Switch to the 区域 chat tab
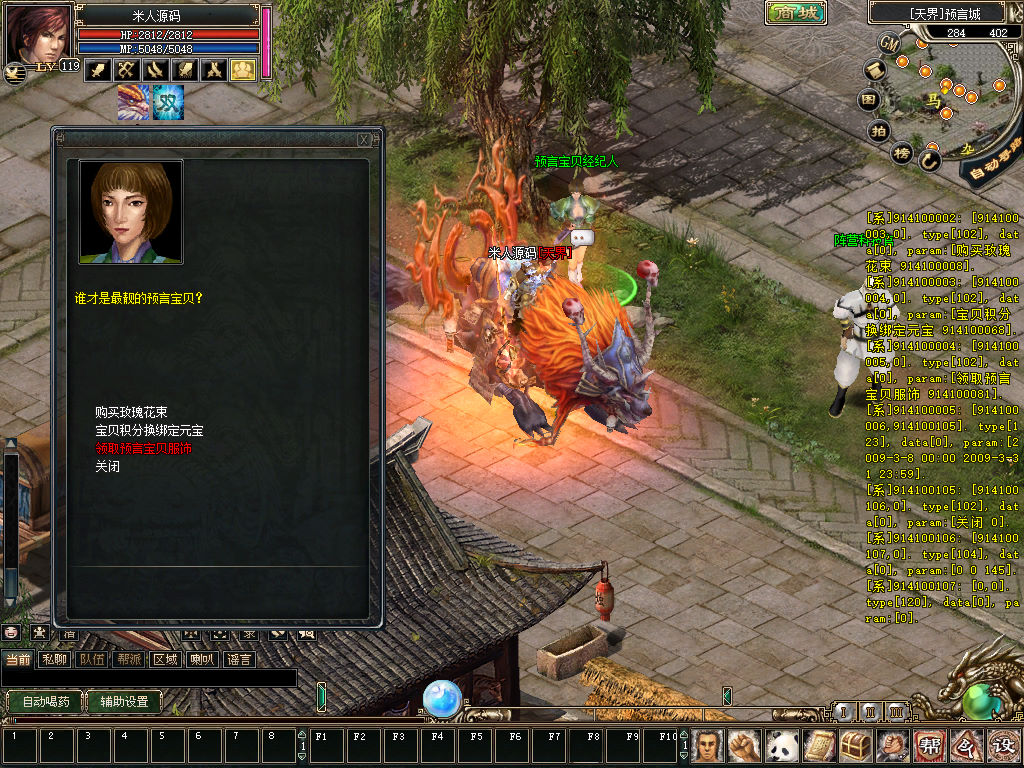 (164, 659)
